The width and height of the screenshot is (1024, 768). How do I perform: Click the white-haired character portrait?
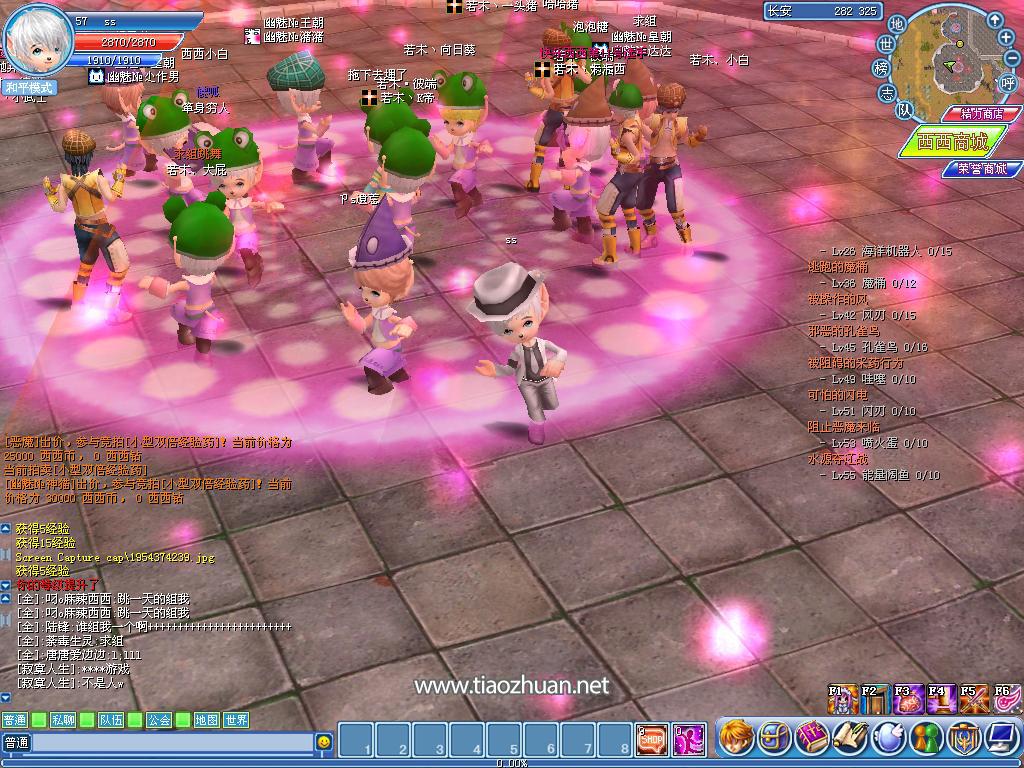(x=38, y=40)
